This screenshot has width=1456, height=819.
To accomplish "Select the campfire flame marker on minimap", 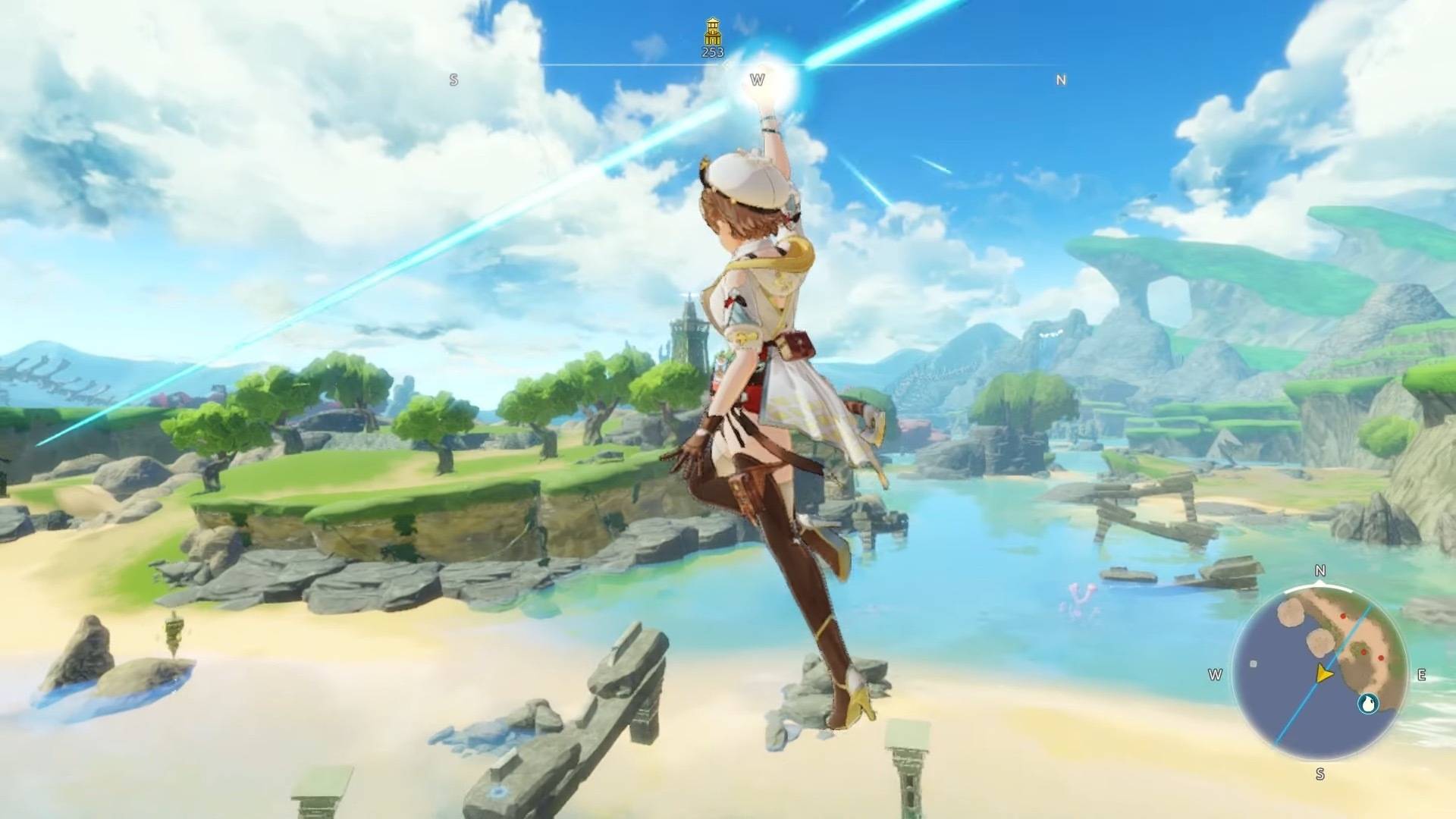I will [1368, 704].
